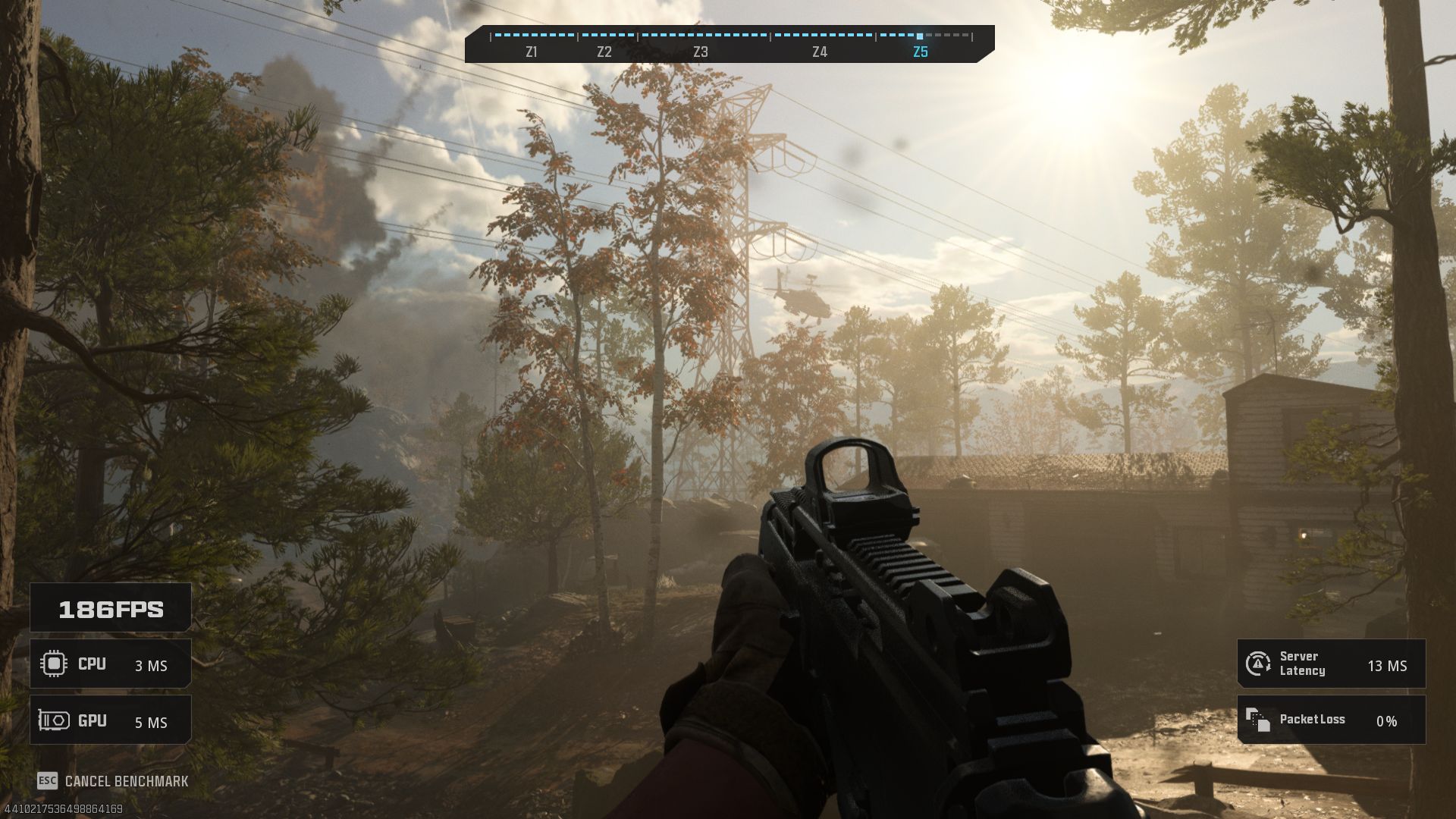Click the highlighted Z5 zone marker
Image resolution: width=1456 pixels, height=819 pixels.
[921, 52]
